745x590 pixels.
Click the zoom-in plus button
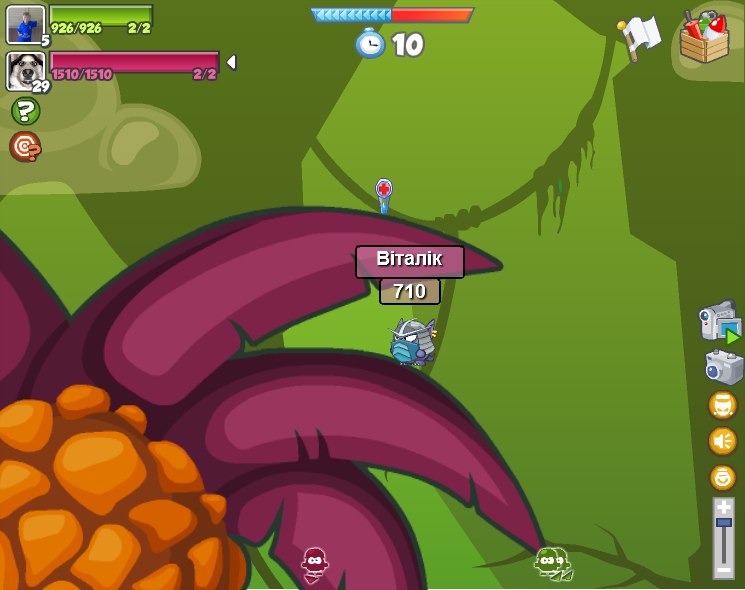click(723, 507)
